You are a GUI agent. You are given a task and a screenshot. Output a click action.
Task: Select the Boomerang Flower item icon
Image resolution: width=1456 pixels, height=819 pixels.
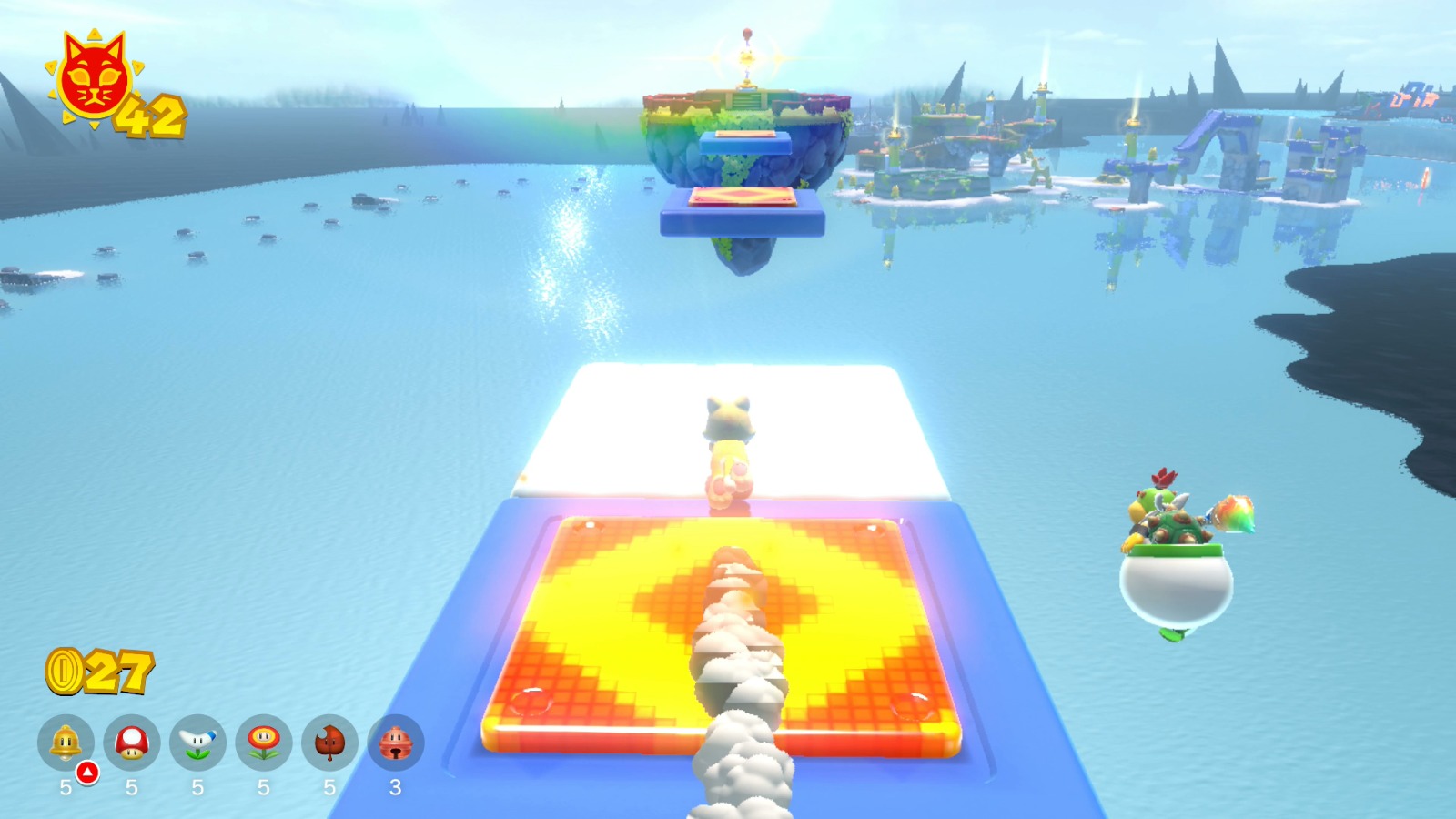[194, 743]
